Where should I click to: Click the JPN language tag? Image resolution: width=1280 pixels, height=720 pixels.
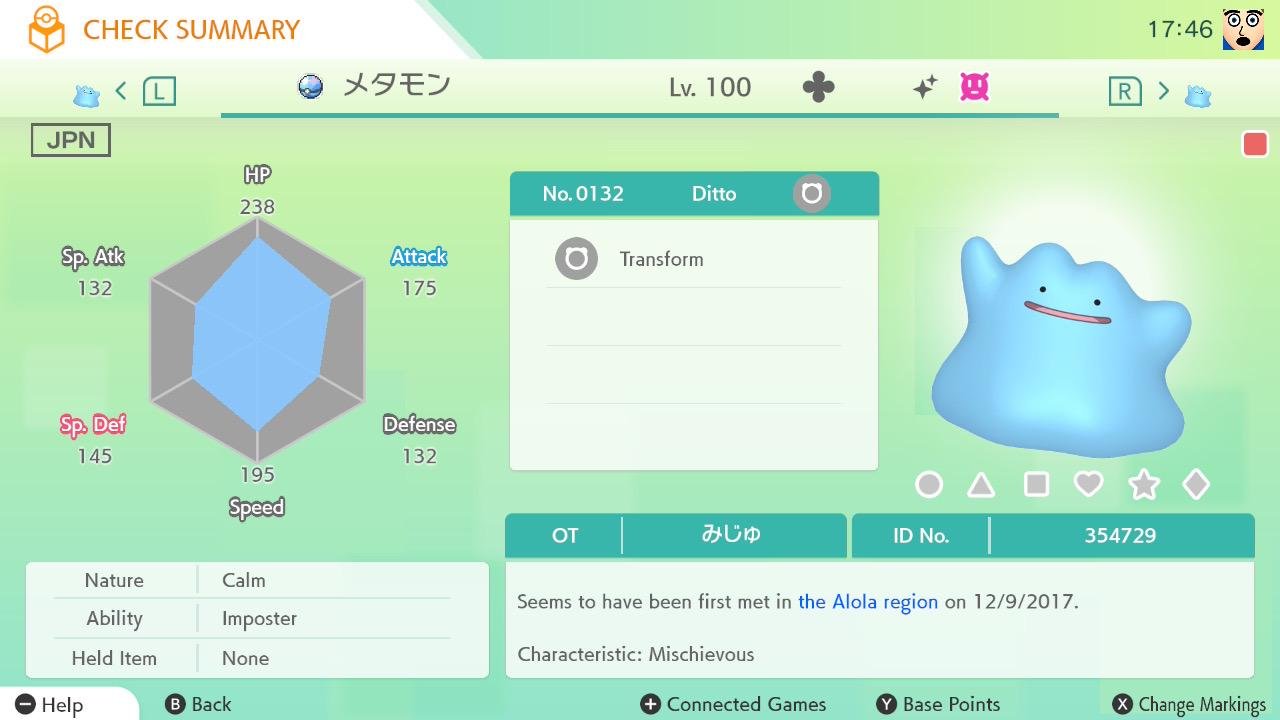[x=69, y=139]
